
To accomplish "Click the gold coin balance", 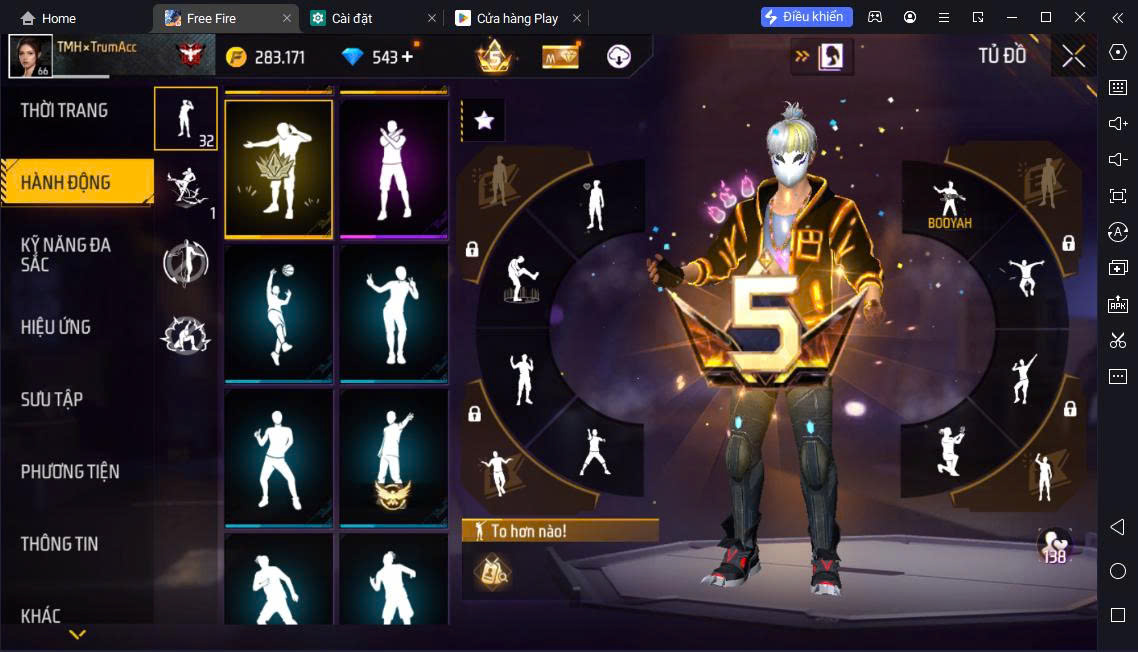I will (266, 57).
